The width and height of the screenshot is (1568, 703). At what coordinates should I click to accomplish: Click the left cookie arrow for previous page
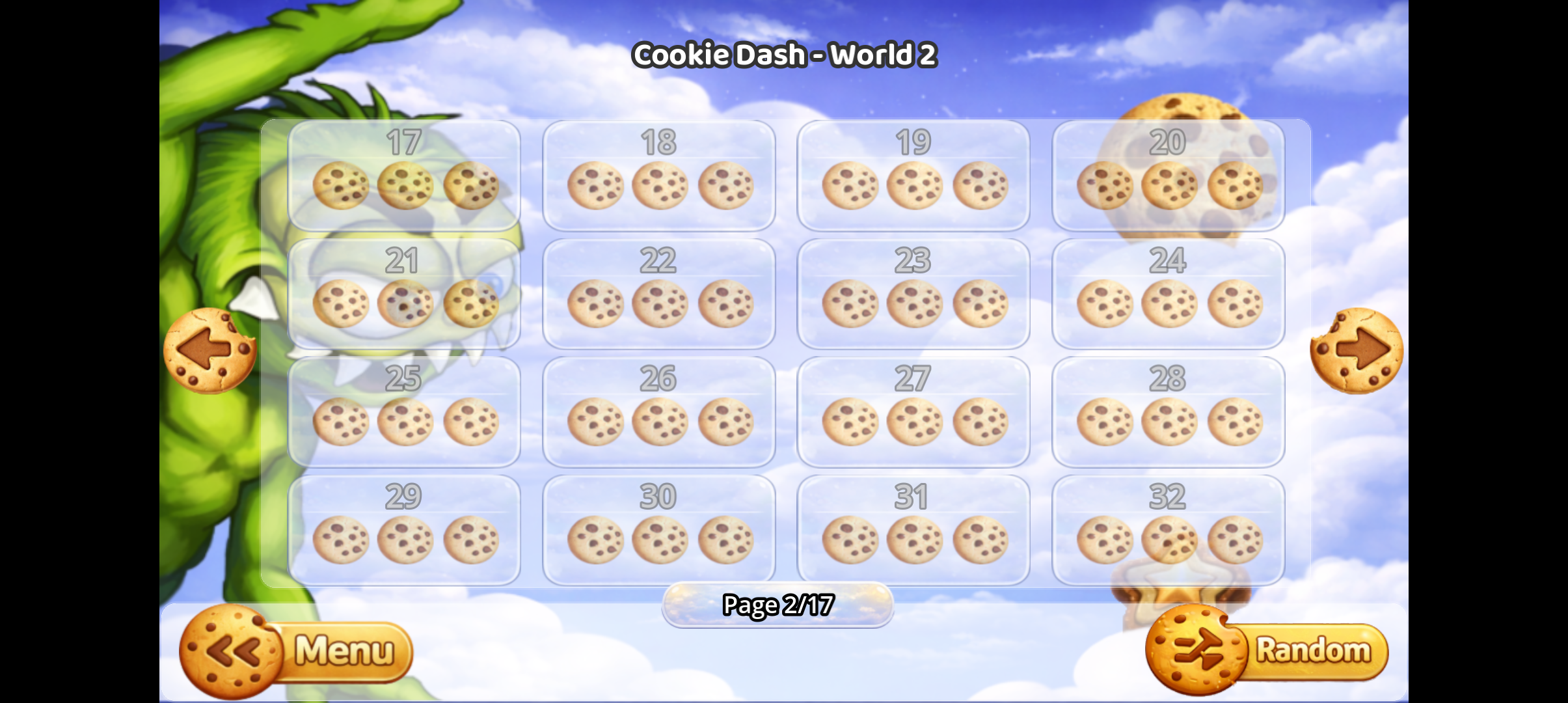pos(210,350)
